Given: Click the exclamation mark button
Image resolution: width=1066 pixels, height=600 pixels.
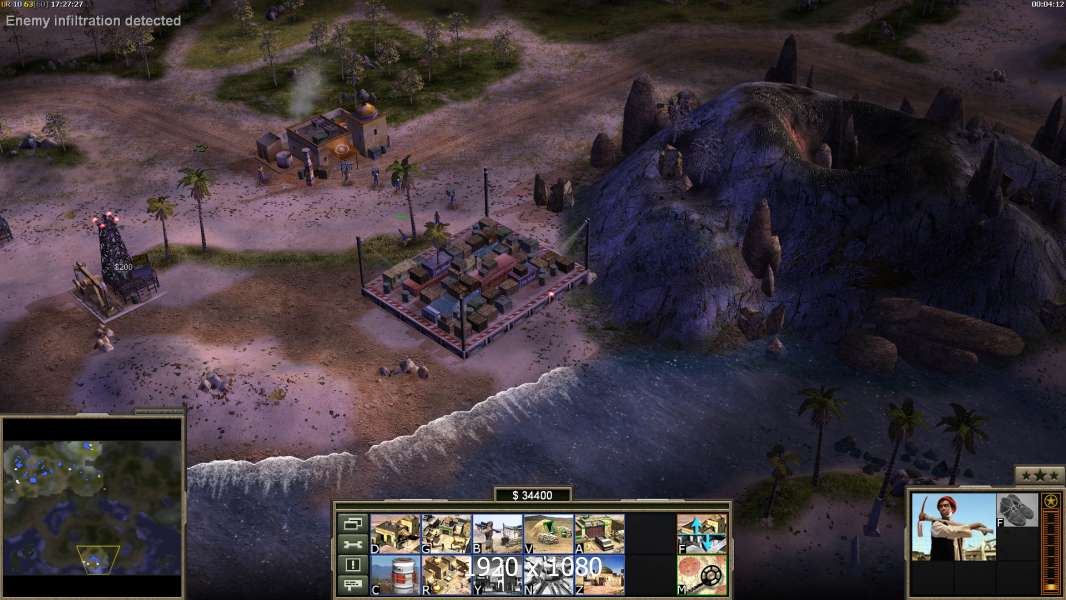Looking at the screenshot, I should pos(352,565).
